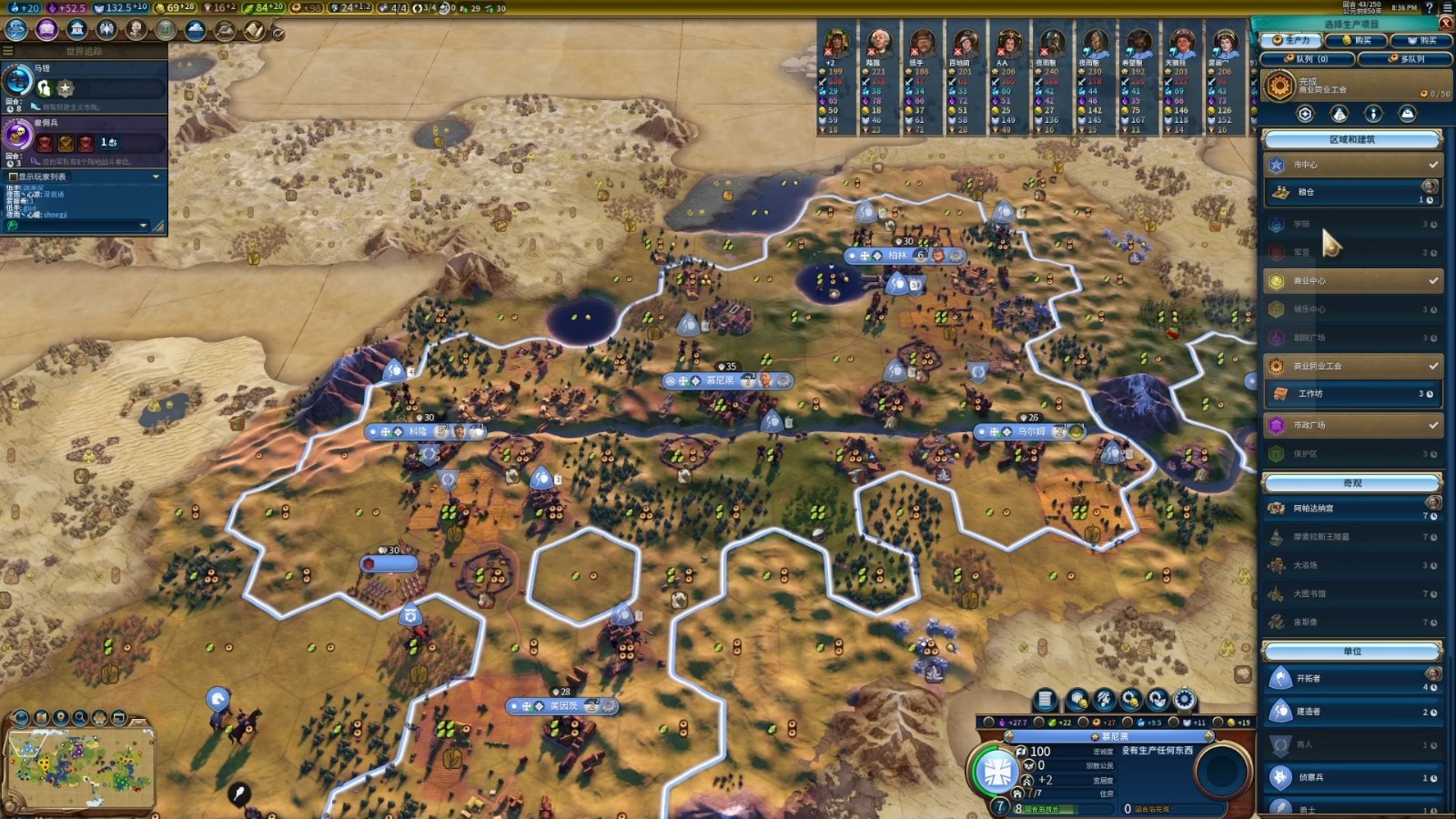Viewport: 1456px width, 819px height.
Task: Open the 队列 queue tab
Action: (x=1307, y=59)
